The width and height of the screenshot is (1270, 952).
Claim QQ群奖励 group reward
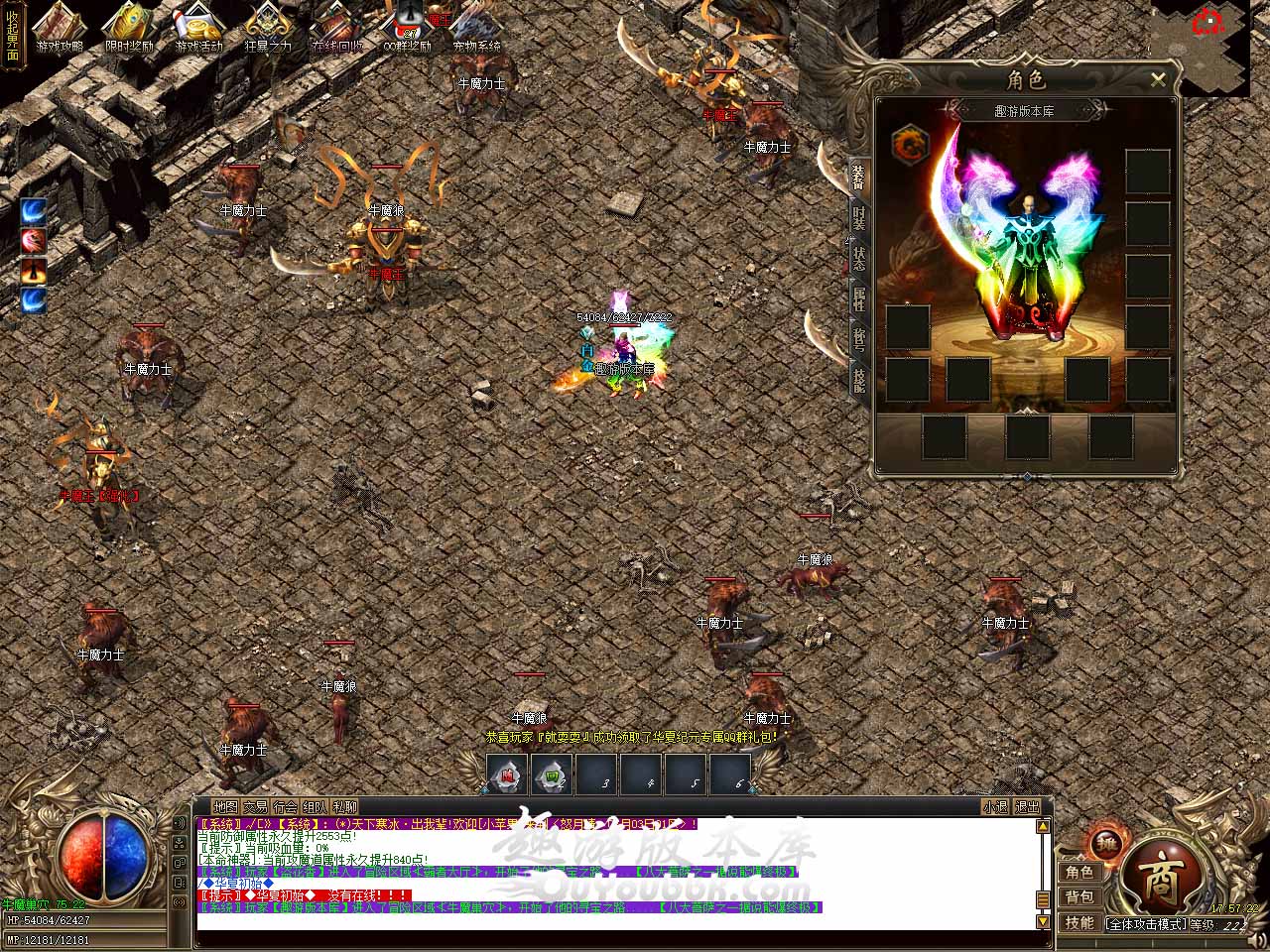tap(407, 28)
